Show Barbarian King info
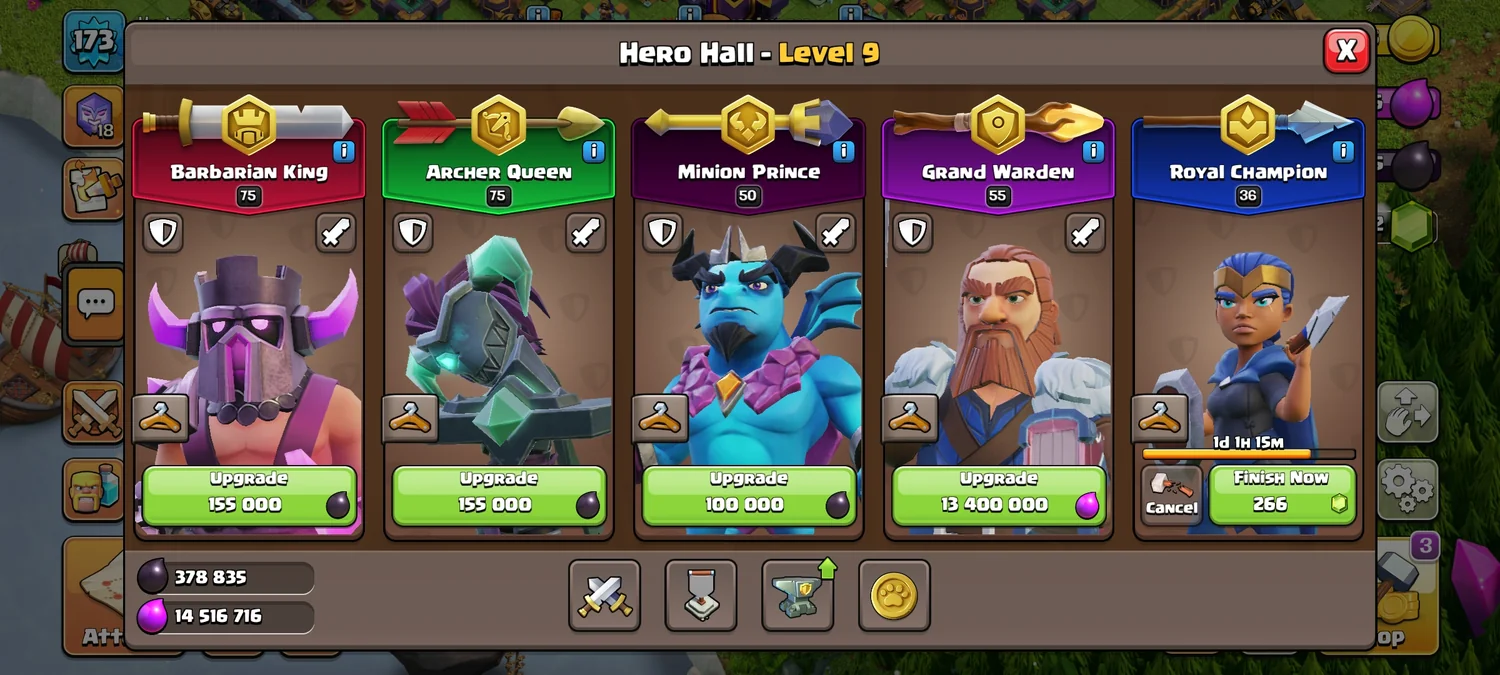The height and width of the screenshot is (675, 1500). 343,151
